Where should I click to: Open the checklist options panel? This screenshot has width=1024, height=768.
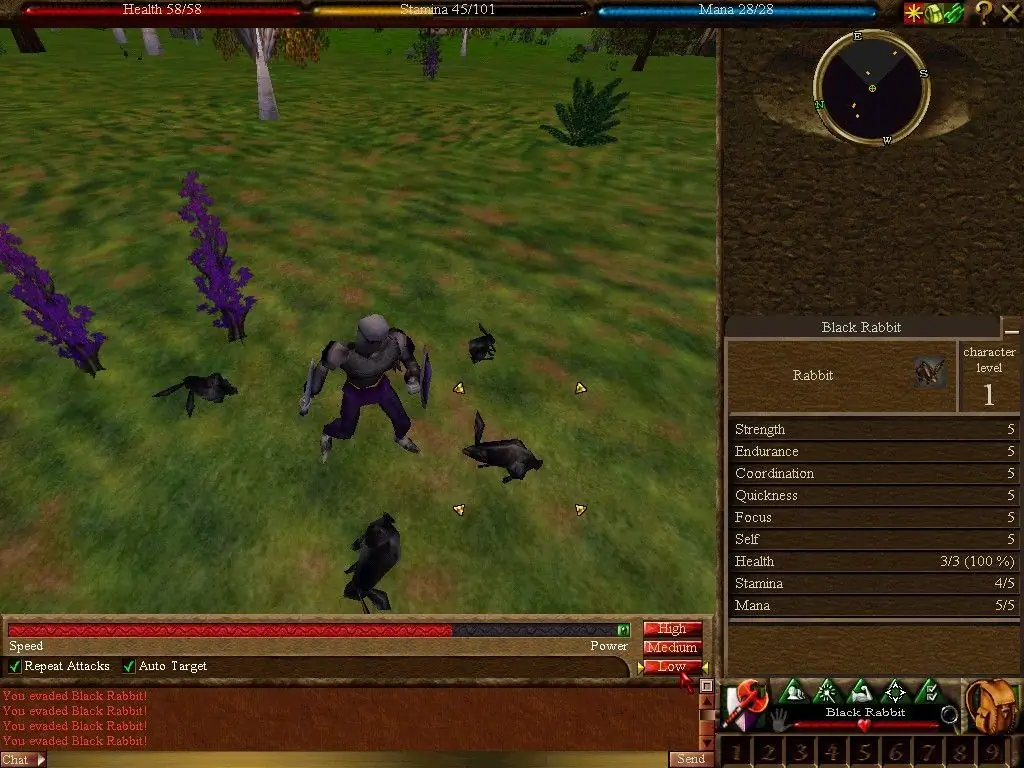[x=929, y=691]
